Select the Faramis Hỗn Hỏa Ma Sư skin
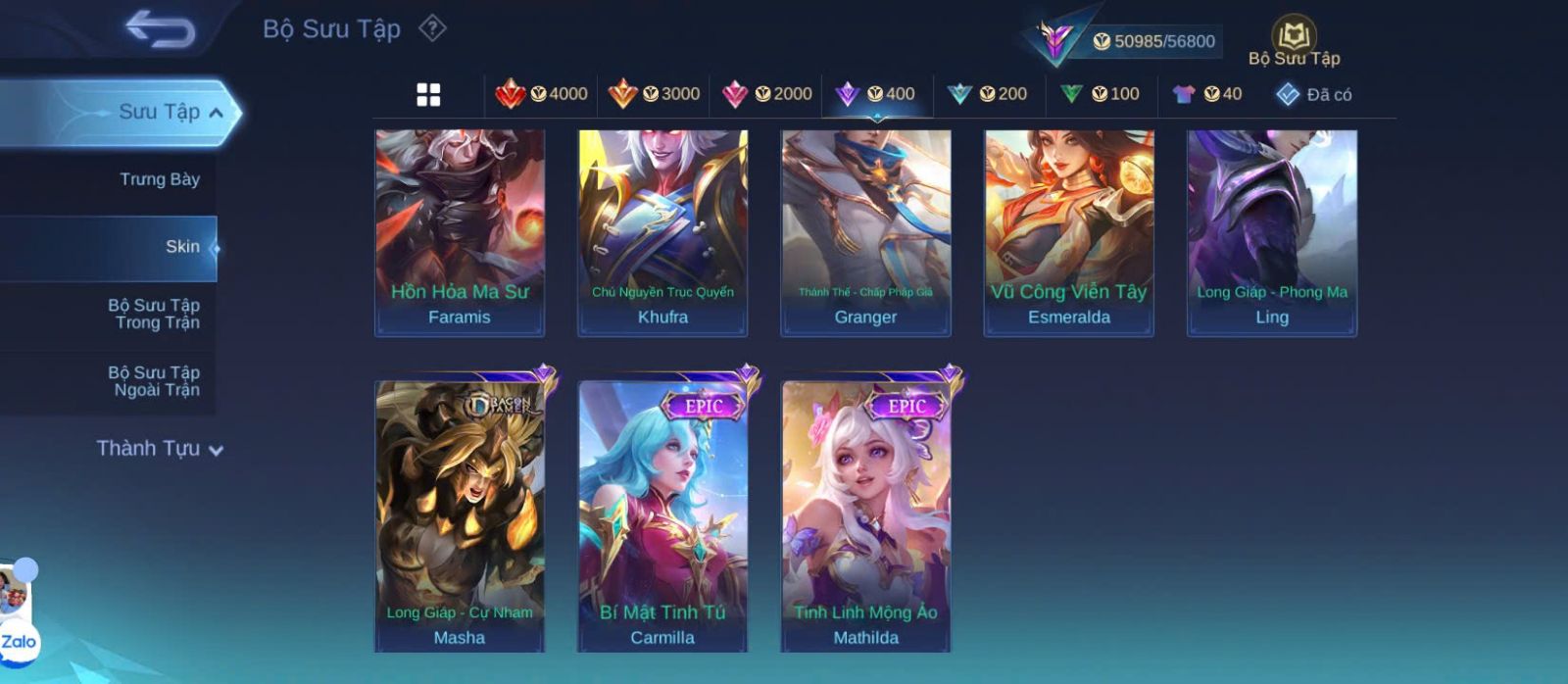The width and height of the screenshot is (1568, 684). tap(460, 233)
